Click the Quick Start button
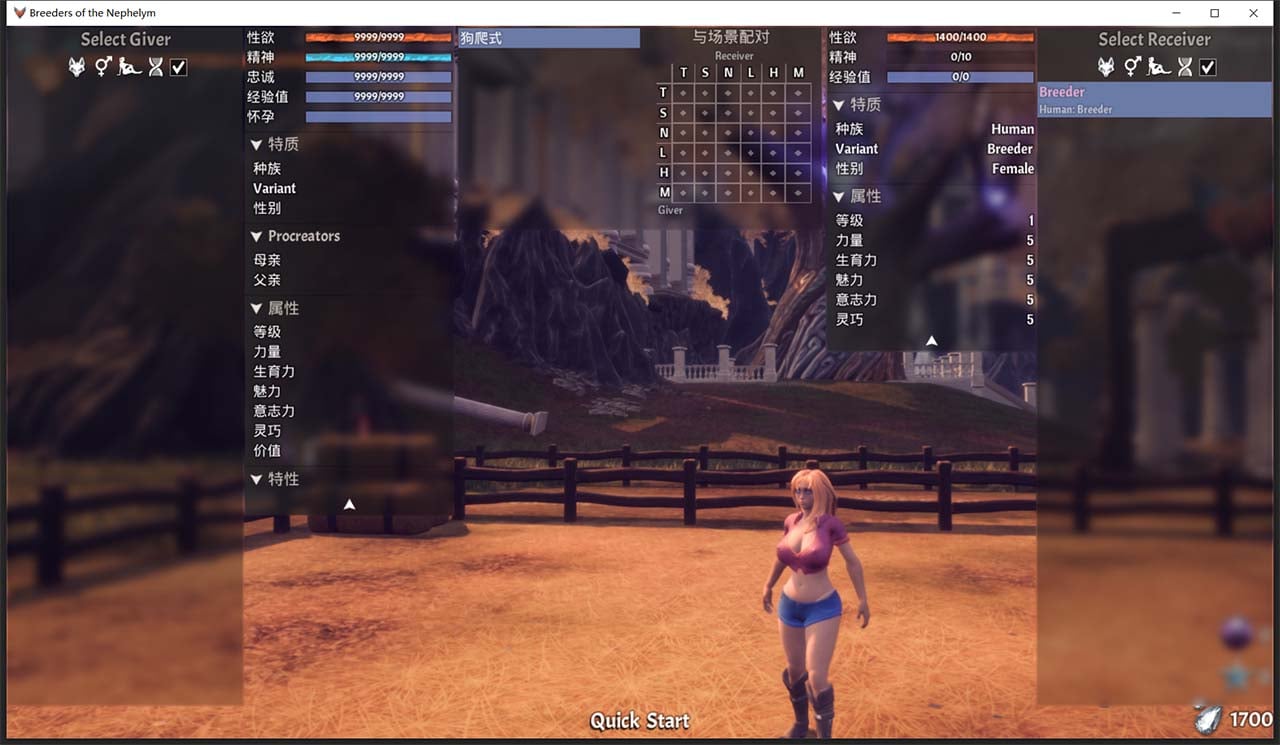 click(x=639, y=720)
